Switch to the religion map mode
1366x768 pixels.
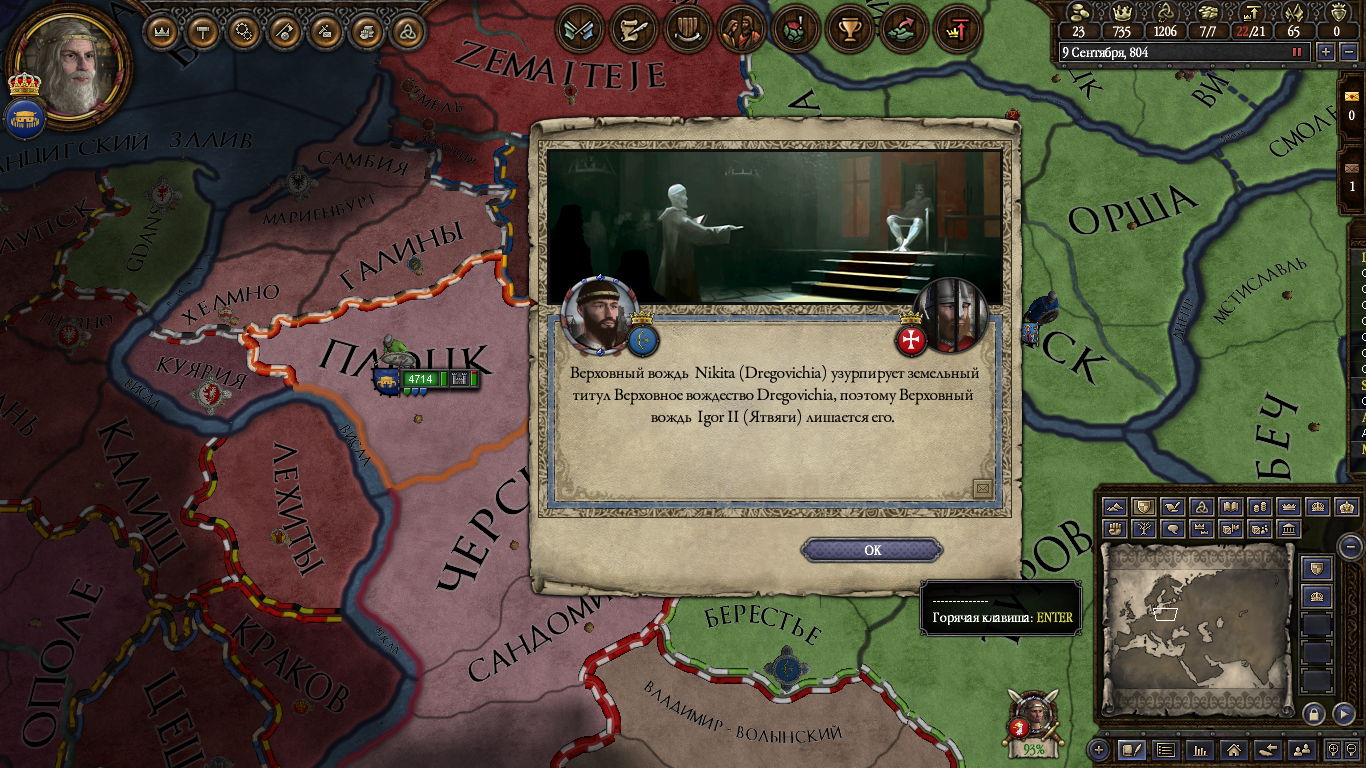(1202, 508)
